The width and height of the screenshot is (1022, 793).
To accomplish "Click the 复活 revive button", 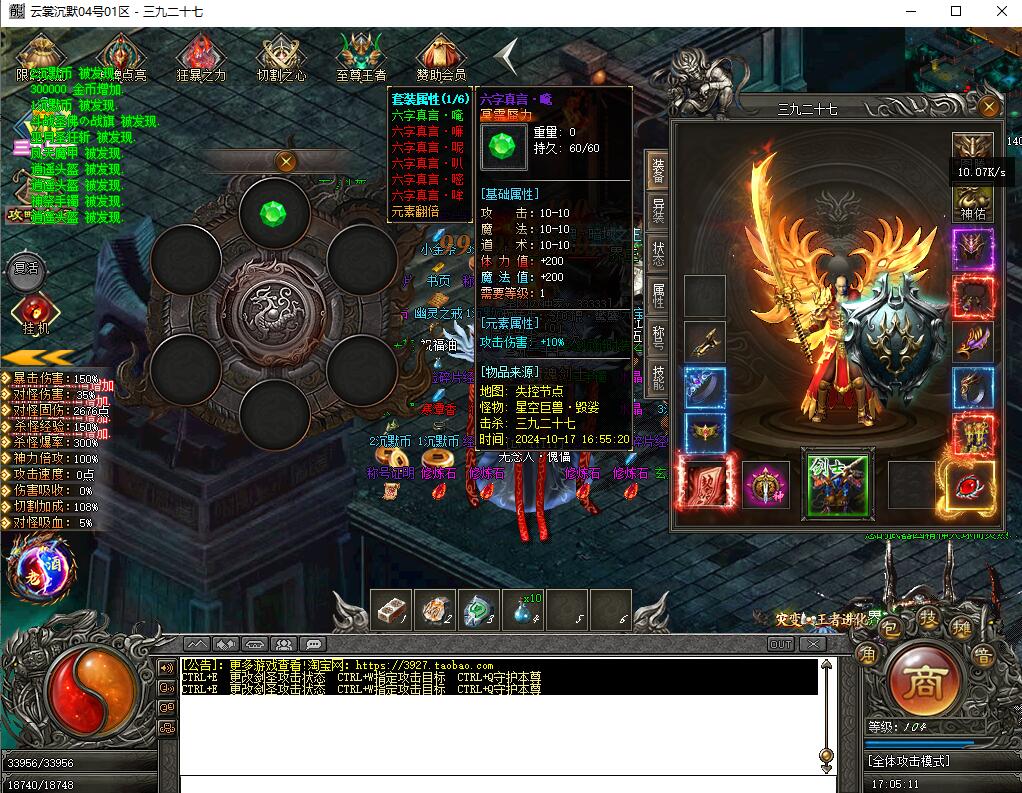I will 26,268.
